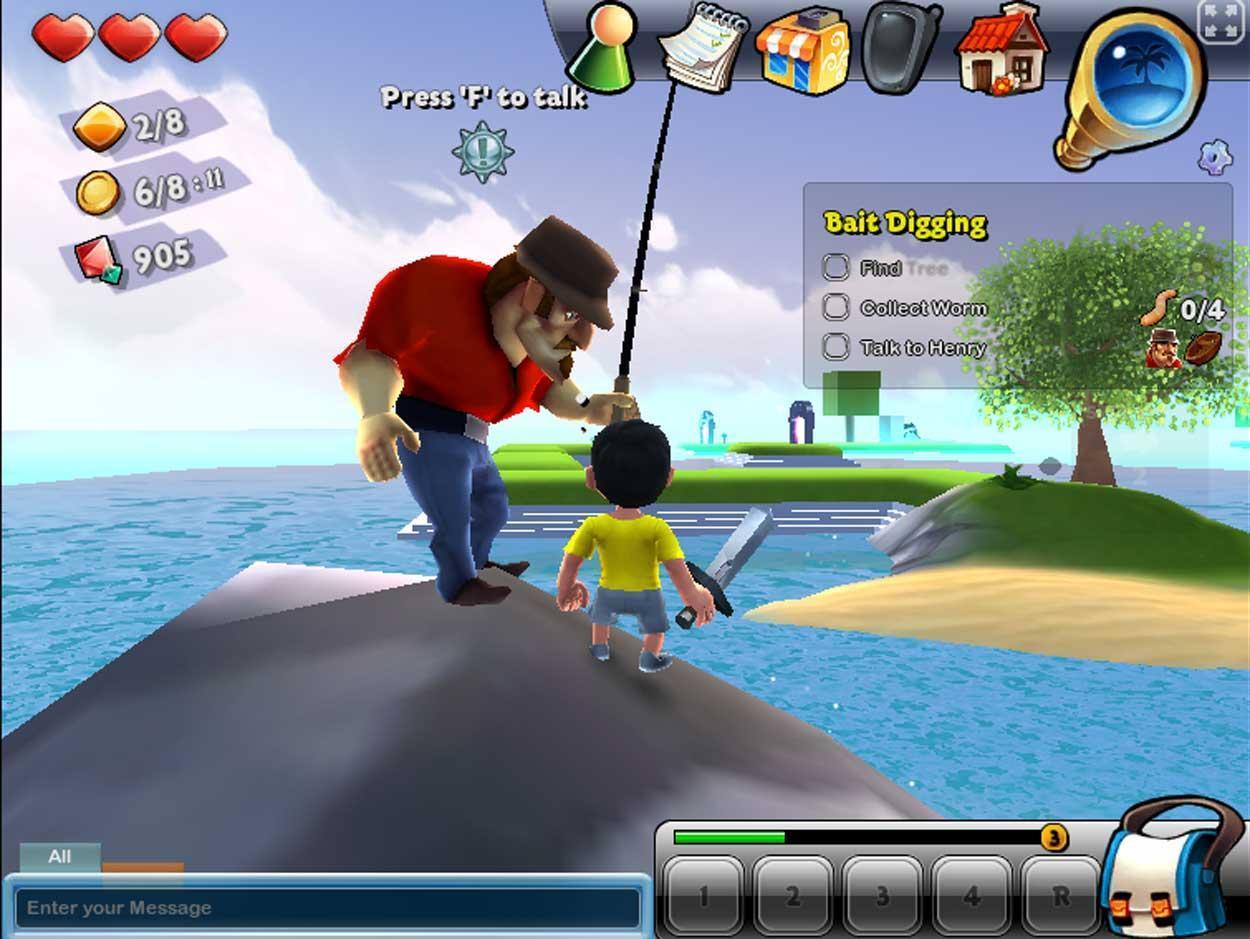1250x939 pixels.
Task: Select hotbar slot 4
Action: 971,895
